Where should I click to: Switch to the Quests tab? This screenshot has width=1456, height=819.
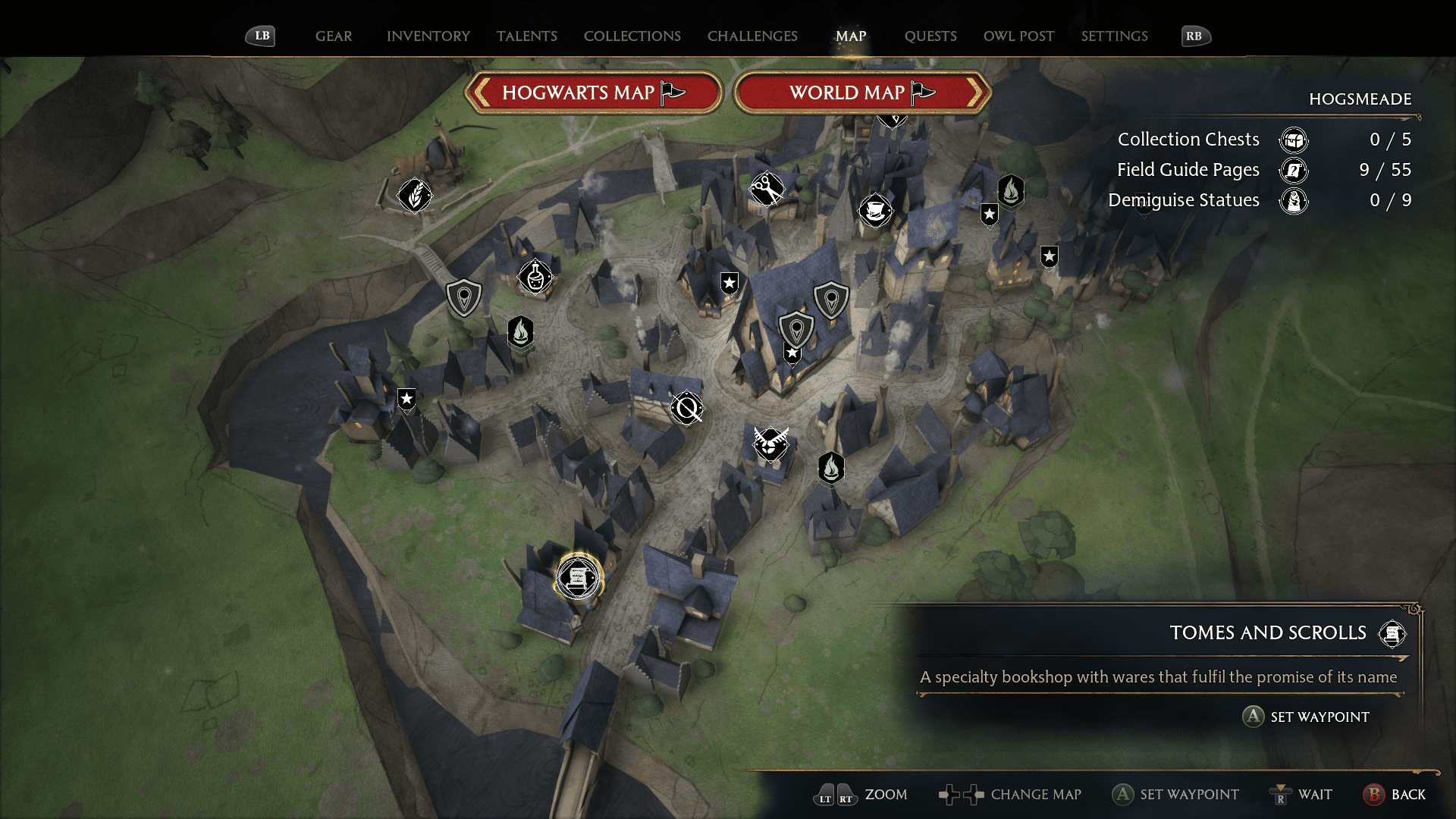tap(930, 36)
